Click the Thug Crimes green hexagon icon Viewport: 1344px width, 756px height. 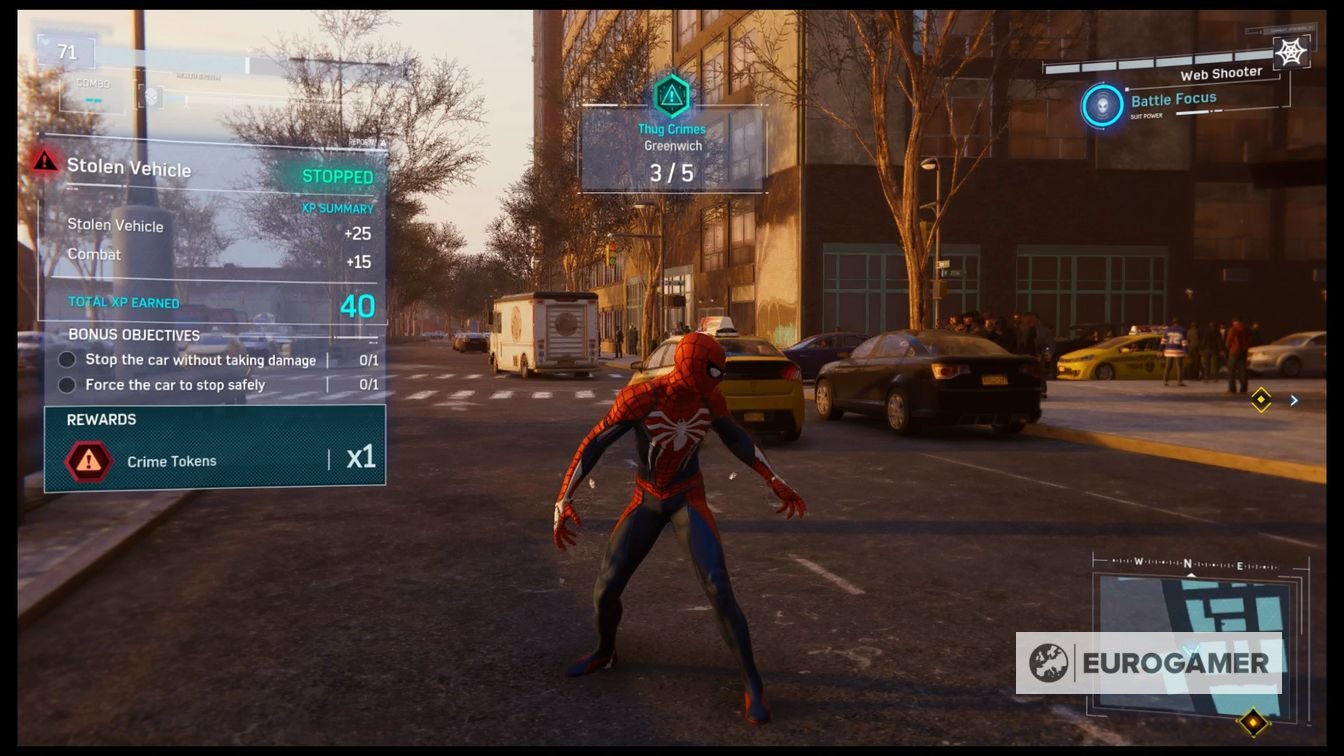pos(671,97)
